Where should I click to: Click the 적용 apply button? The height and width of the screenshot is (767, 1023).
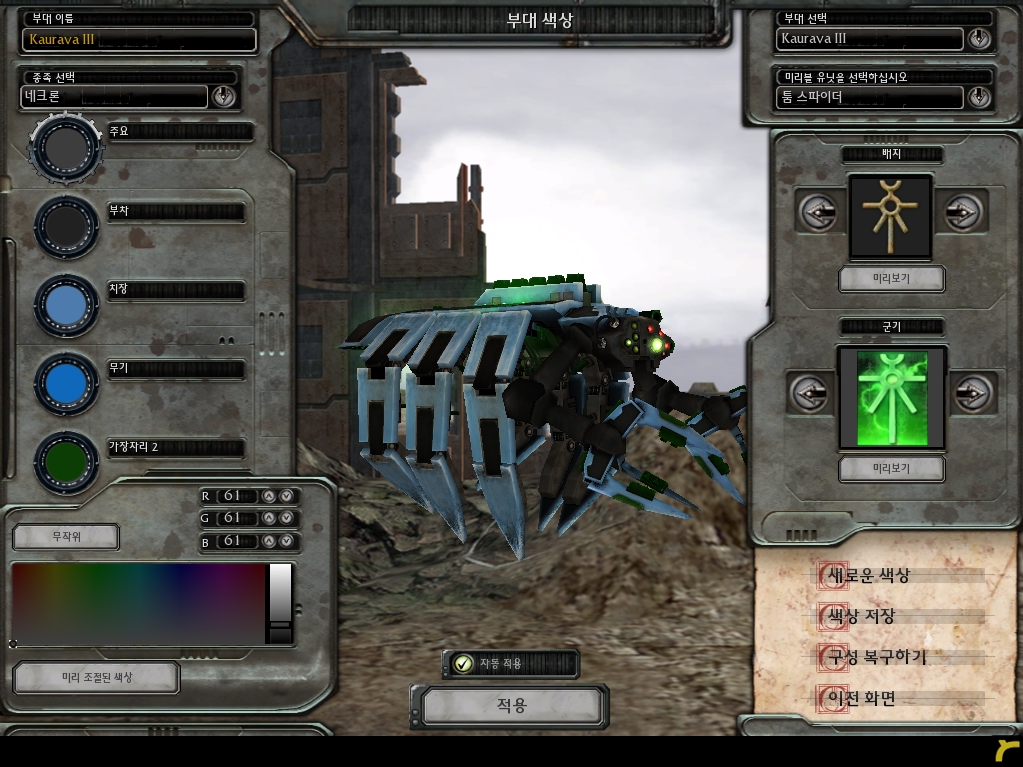coord(511,706)
